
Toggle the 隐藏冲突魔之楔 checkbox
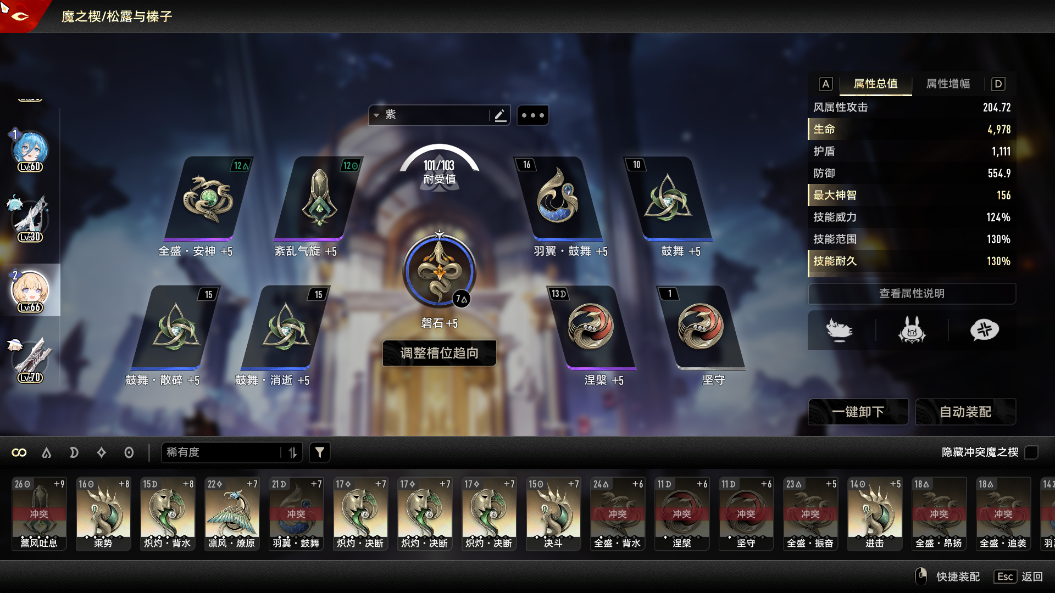tap(1031, 453)
